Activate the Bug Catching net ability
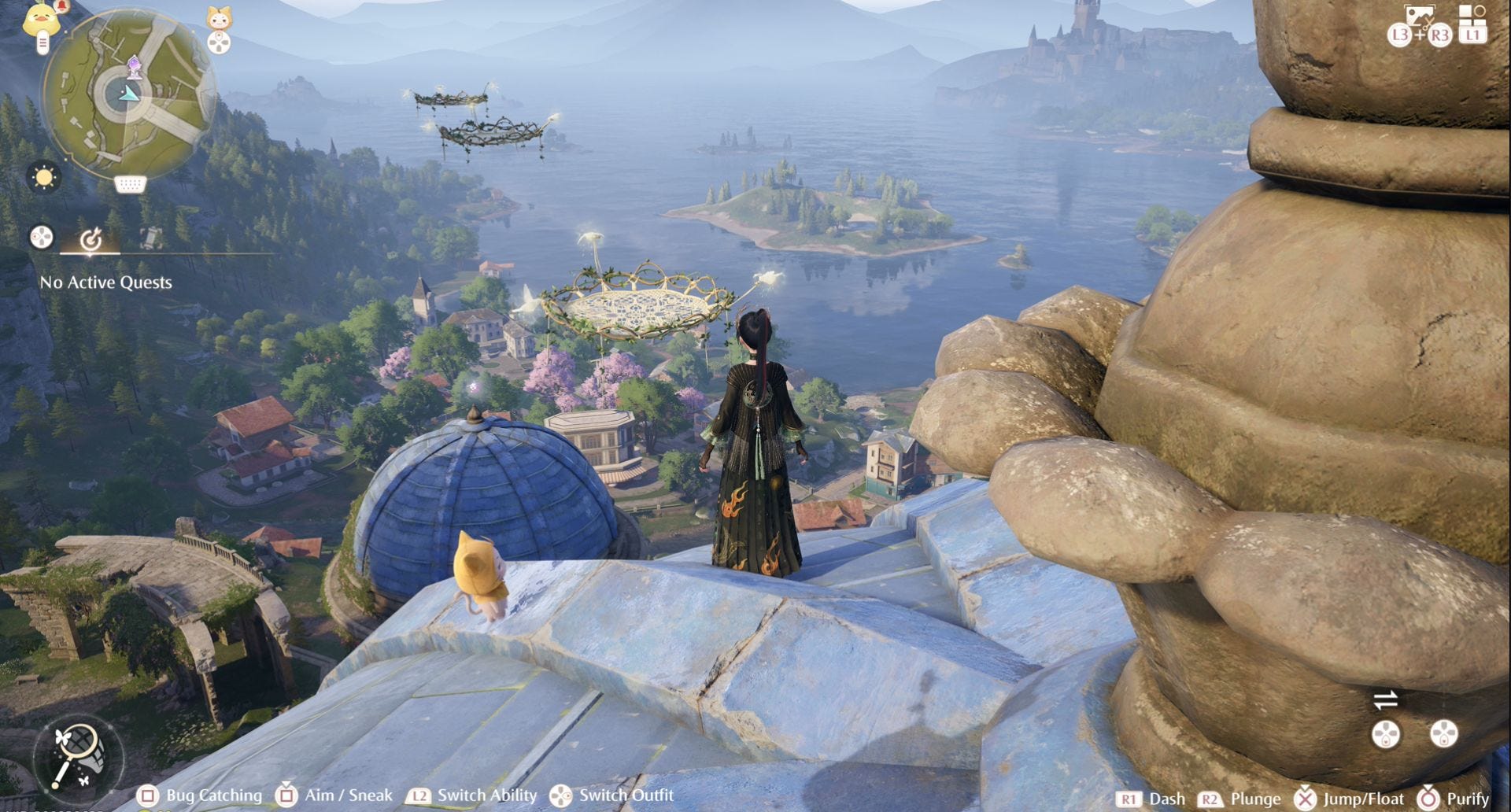 coord(77,756)
